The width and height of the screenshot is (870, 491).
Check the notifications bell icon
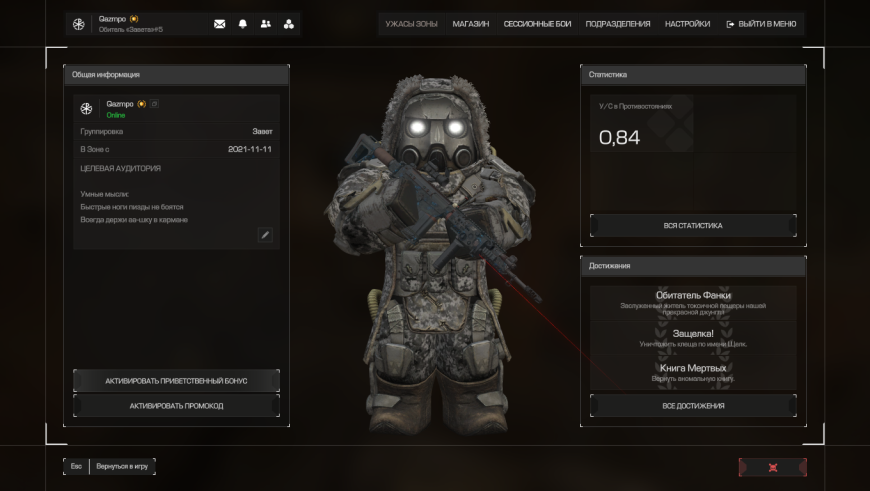point(243,24)
